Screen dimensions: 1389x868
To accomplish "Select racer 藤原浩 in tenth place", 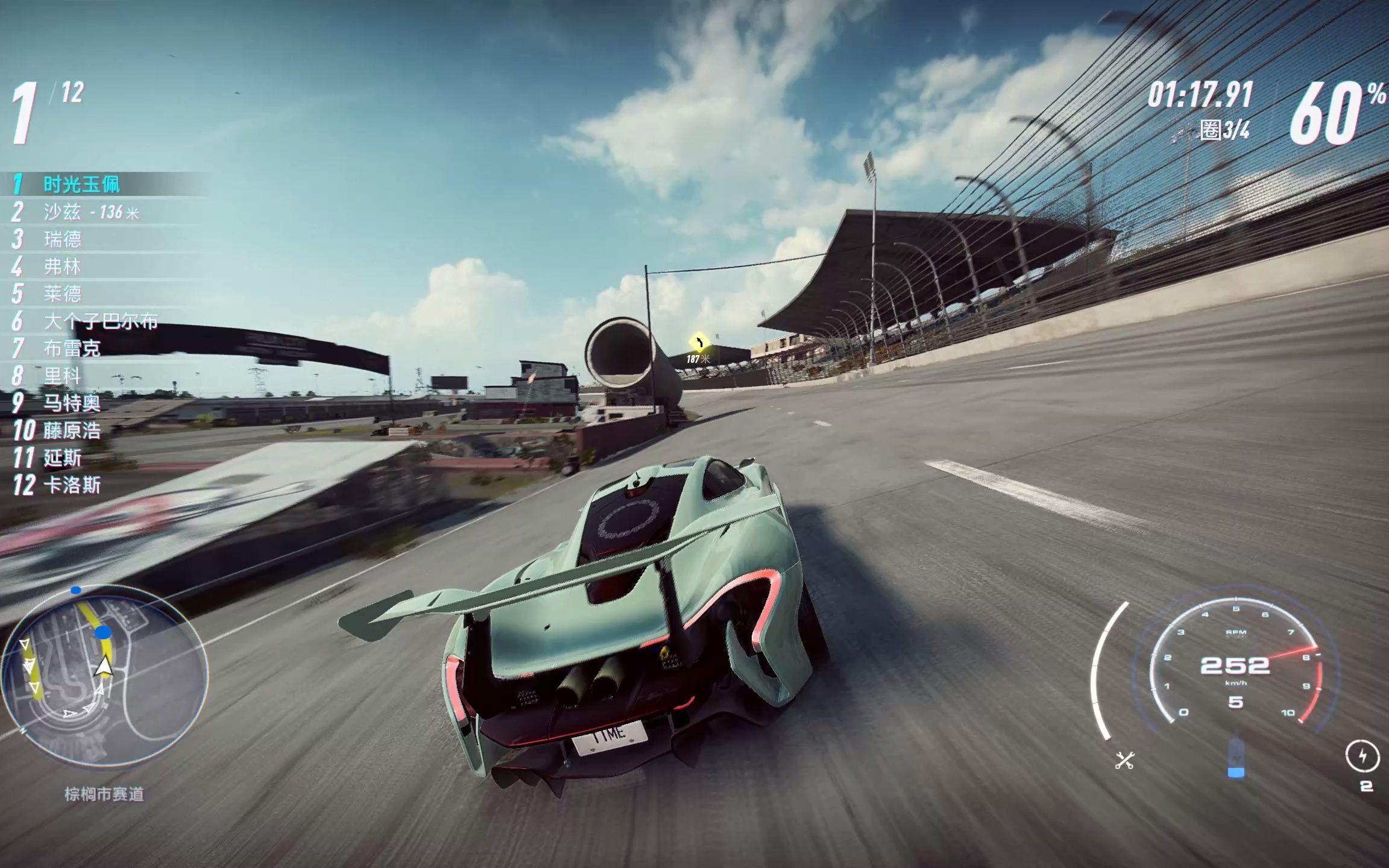I will pos(72,430).
